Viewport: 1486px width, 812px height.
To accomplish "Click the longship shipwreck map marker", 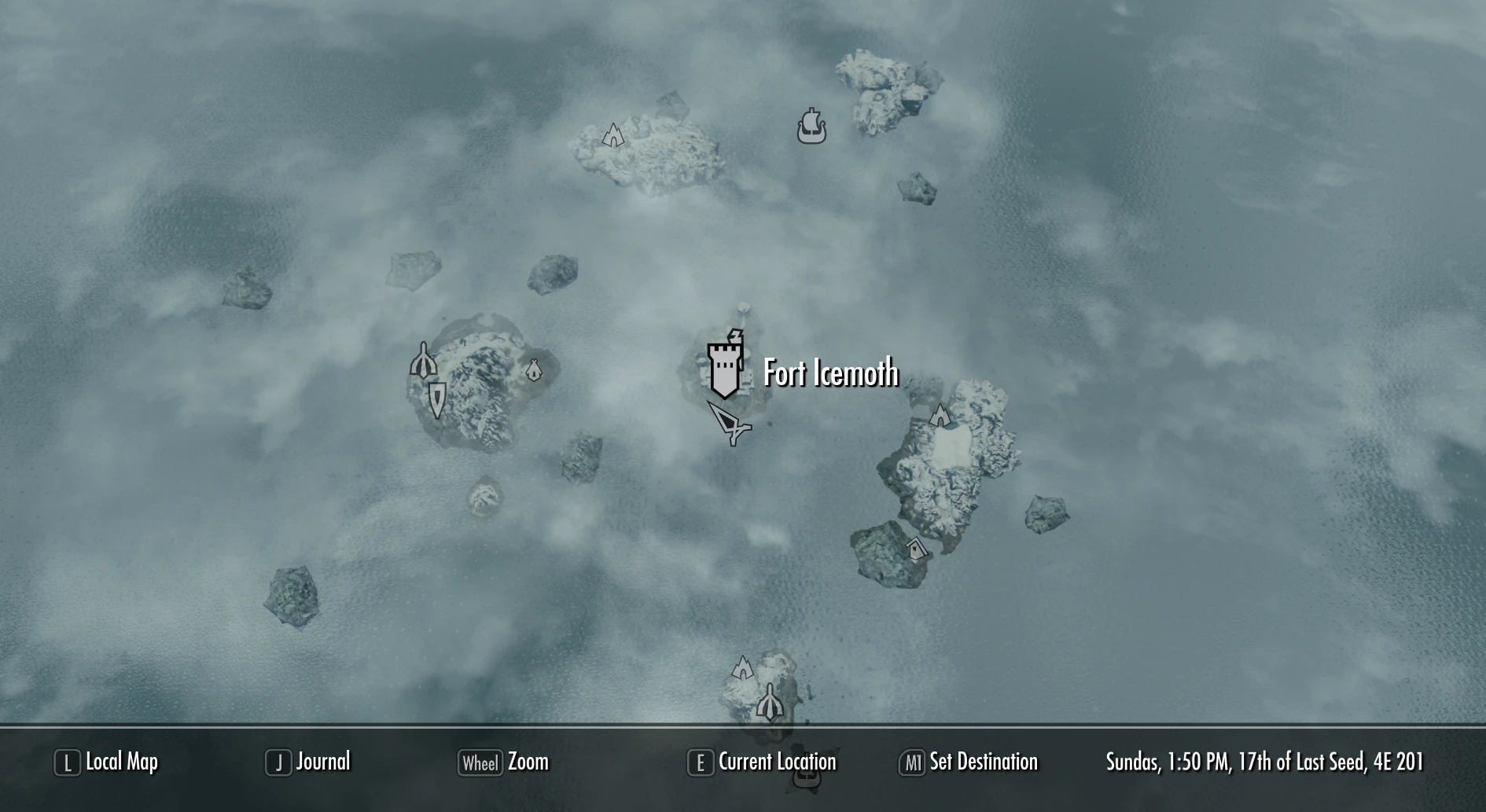I will 811,127.
